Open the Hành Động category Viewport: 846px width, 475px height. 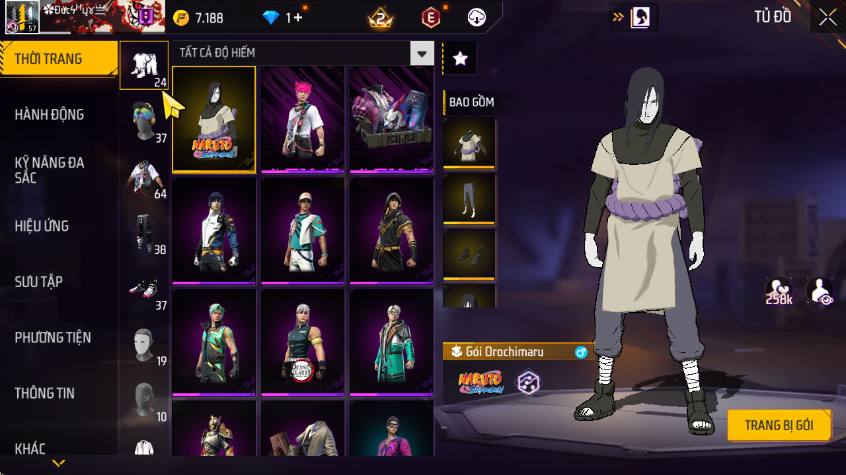tap(50, 115)
